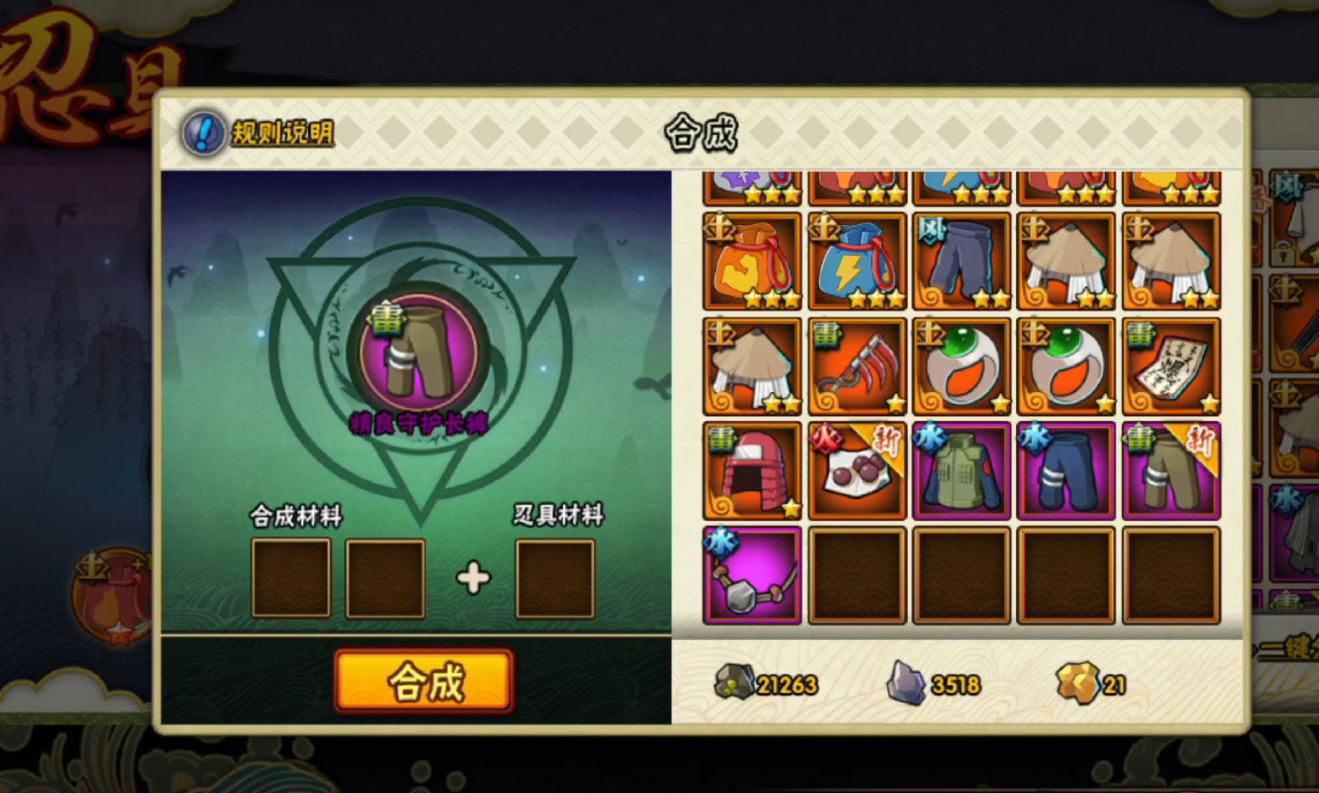The image size is (1319, 793).
Task: Select the water-element stone necklace
Action: click(752, 576)
